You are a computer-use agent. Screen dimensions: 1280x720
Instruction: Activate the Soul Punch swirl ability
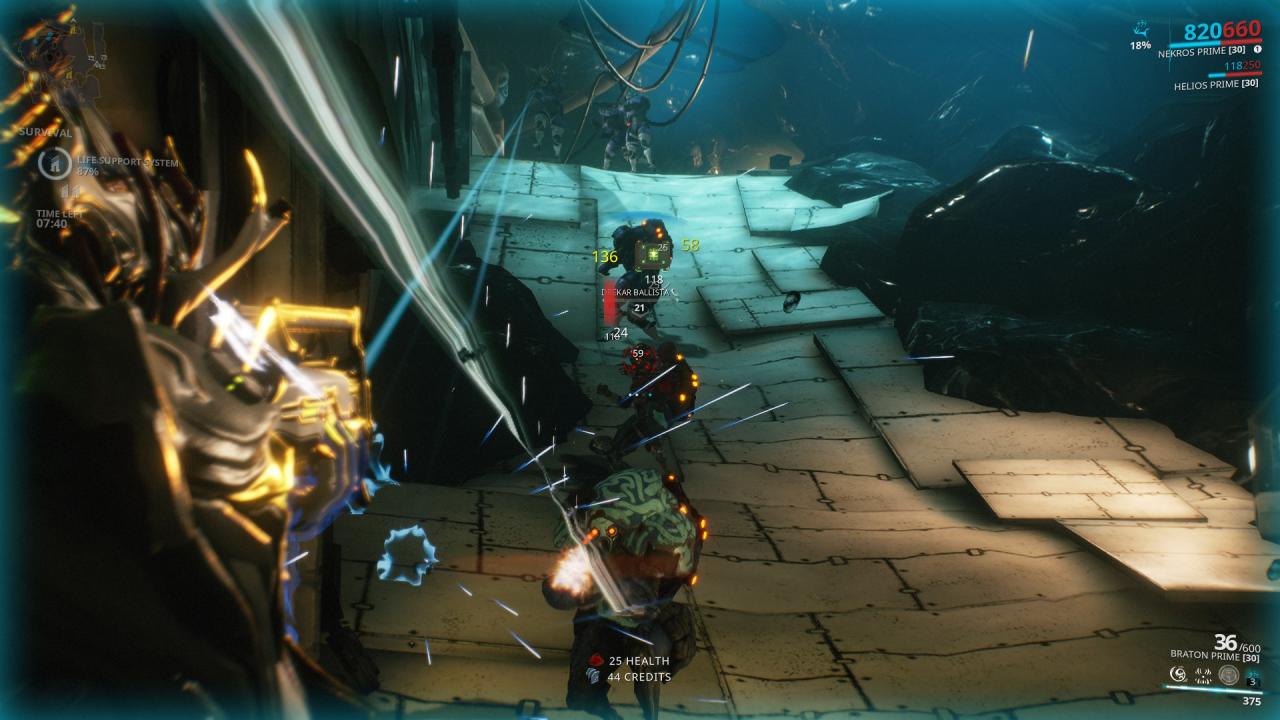coord(1178,675)
